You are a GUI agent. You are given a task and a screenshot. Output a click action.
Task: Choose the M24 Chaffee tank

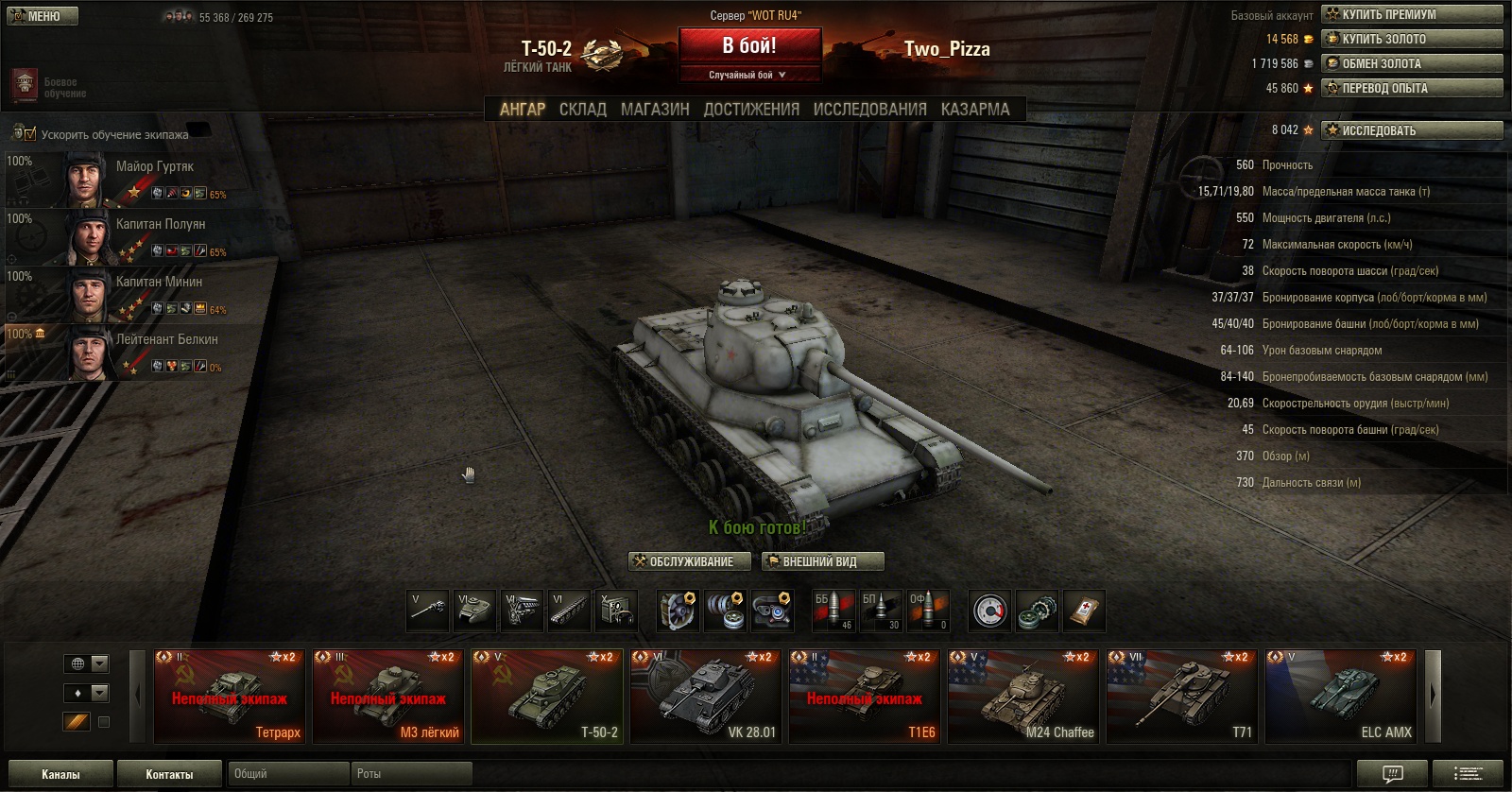tap(1023, 697)
